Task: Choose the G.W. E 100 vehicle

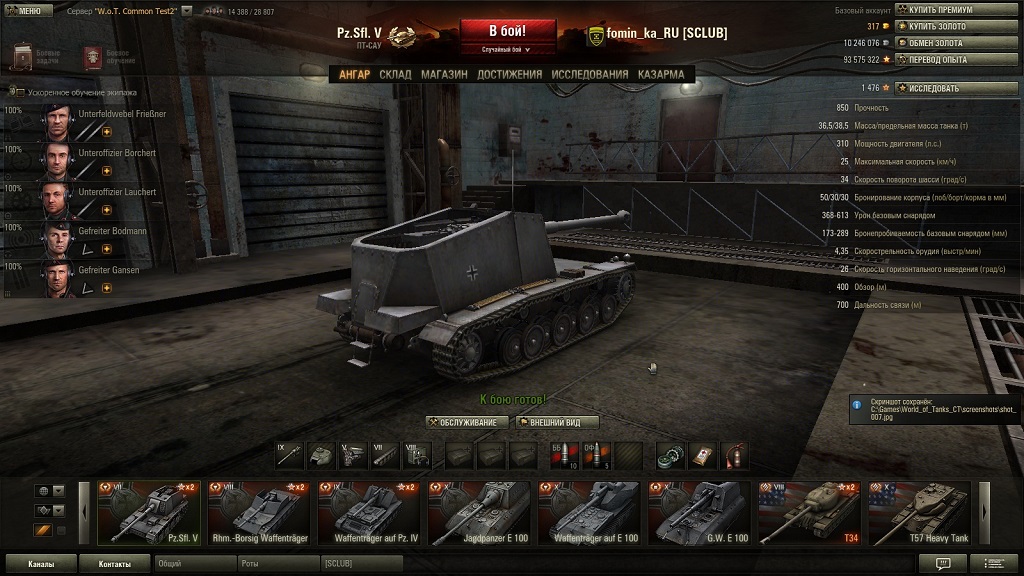Action: pos(699,514)
